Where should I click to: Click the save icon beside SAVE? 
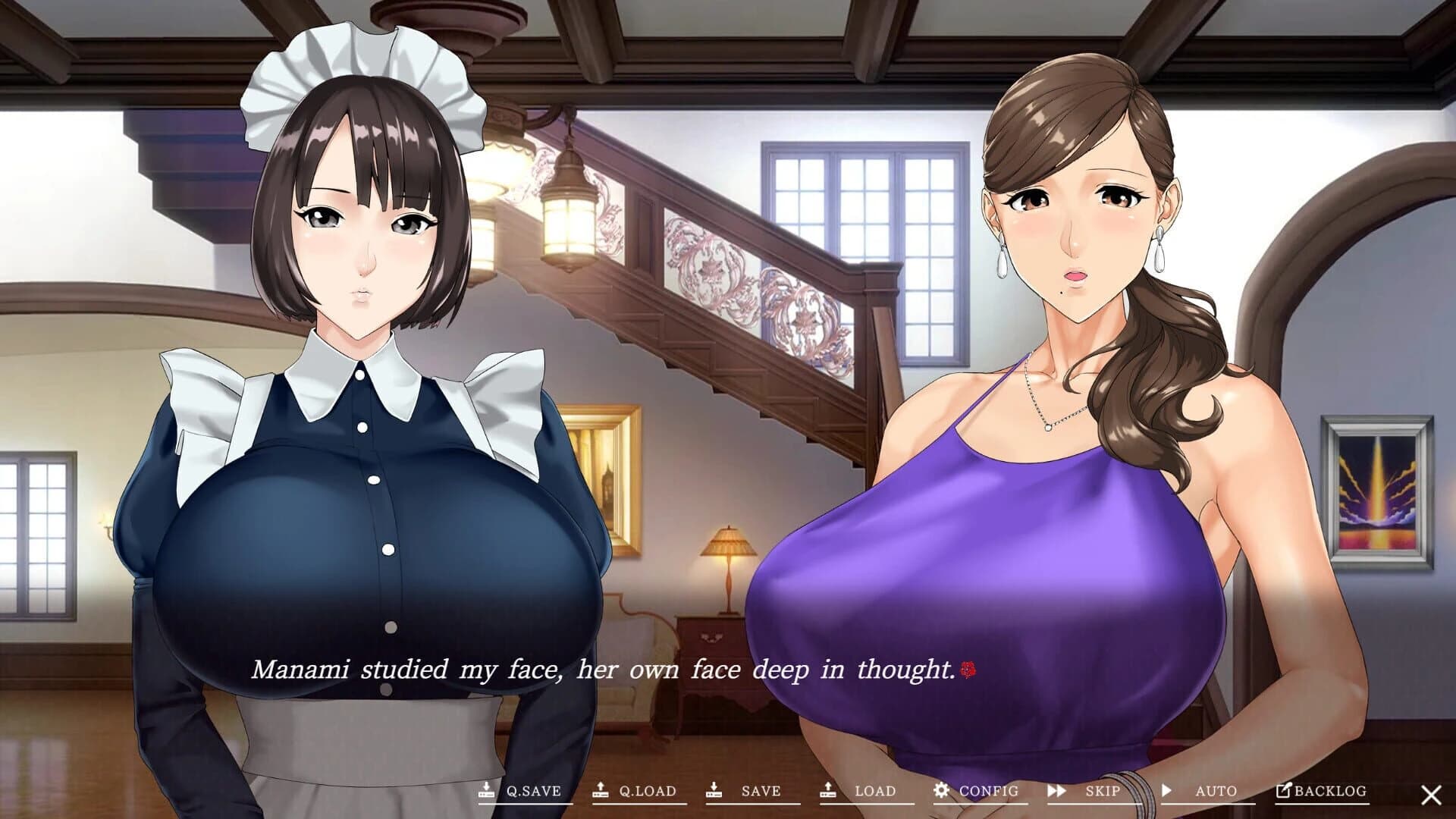pyautogui.click(x=713, y=790)
